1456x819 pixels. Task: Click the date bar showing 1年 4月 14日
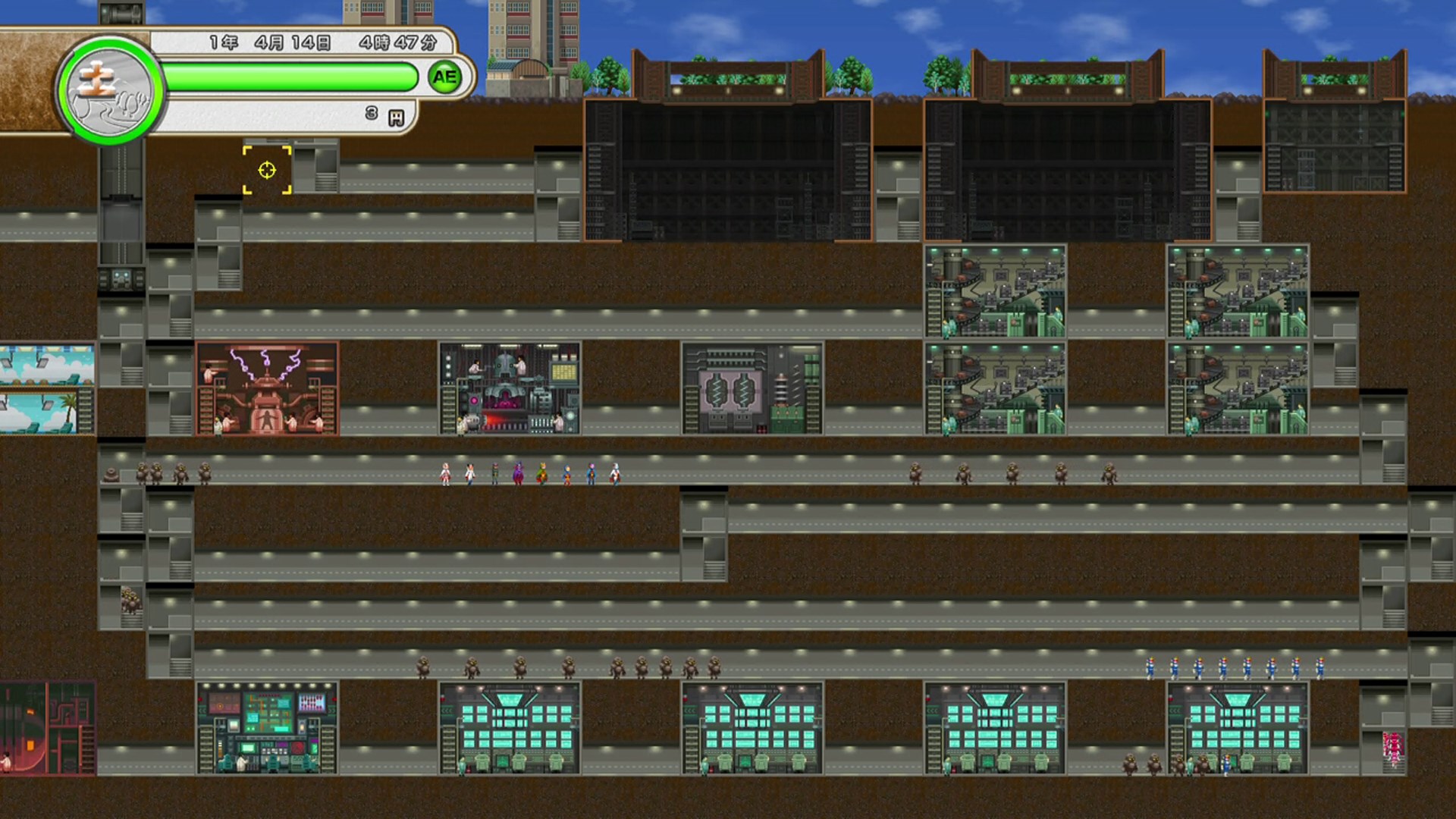click(x=303, y=43)
